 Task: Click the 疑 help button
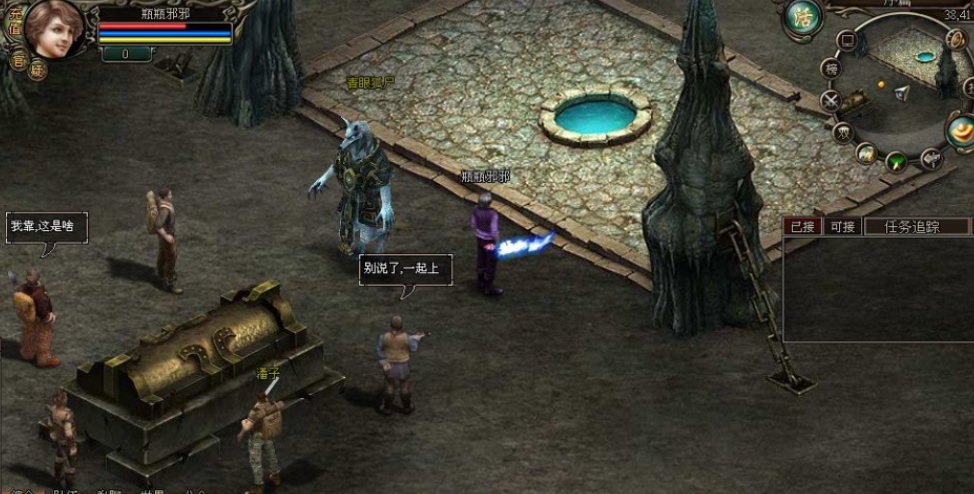(x=38, y=70)
